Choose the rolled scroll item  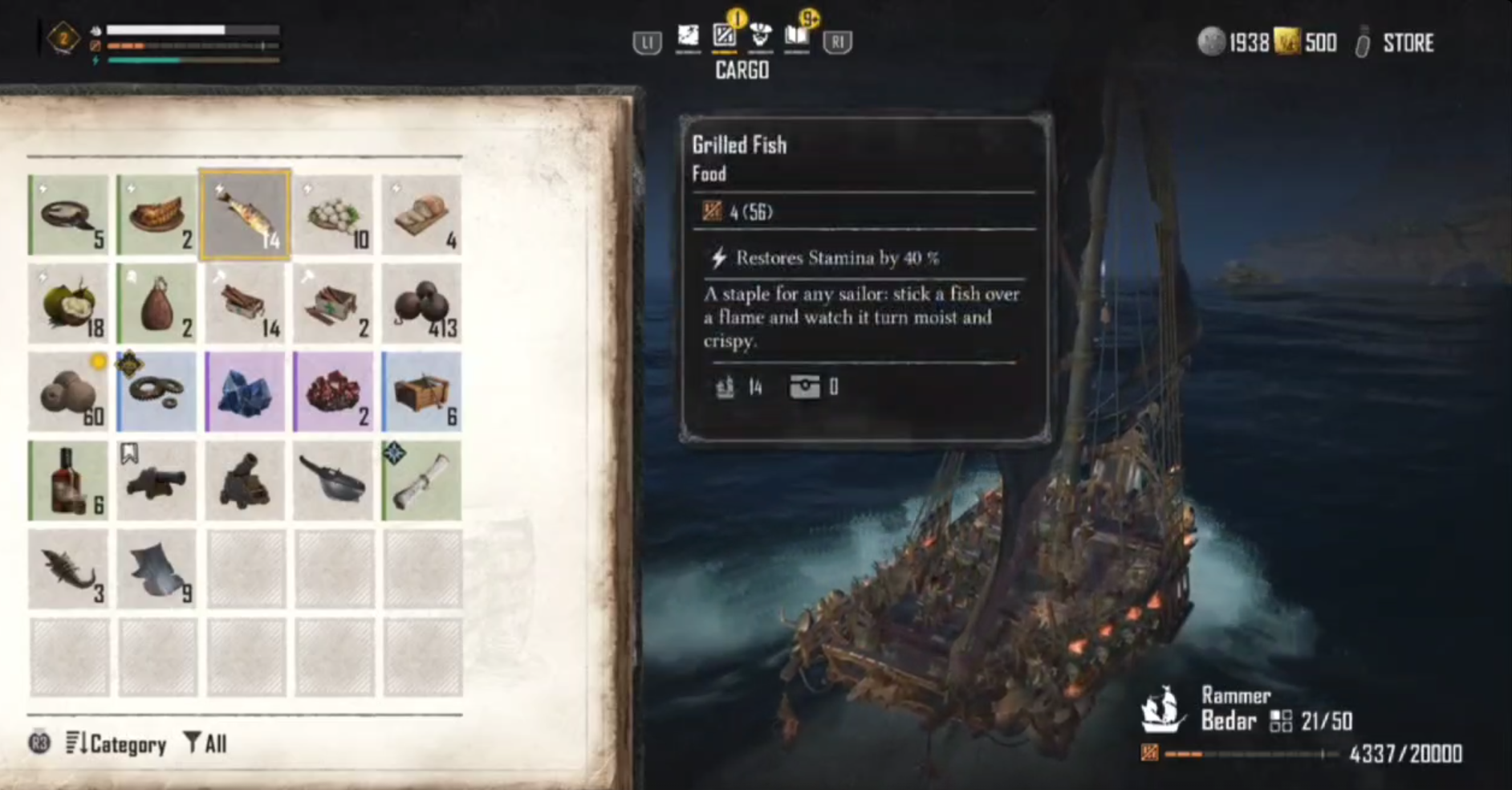click(x=421, y=480)
